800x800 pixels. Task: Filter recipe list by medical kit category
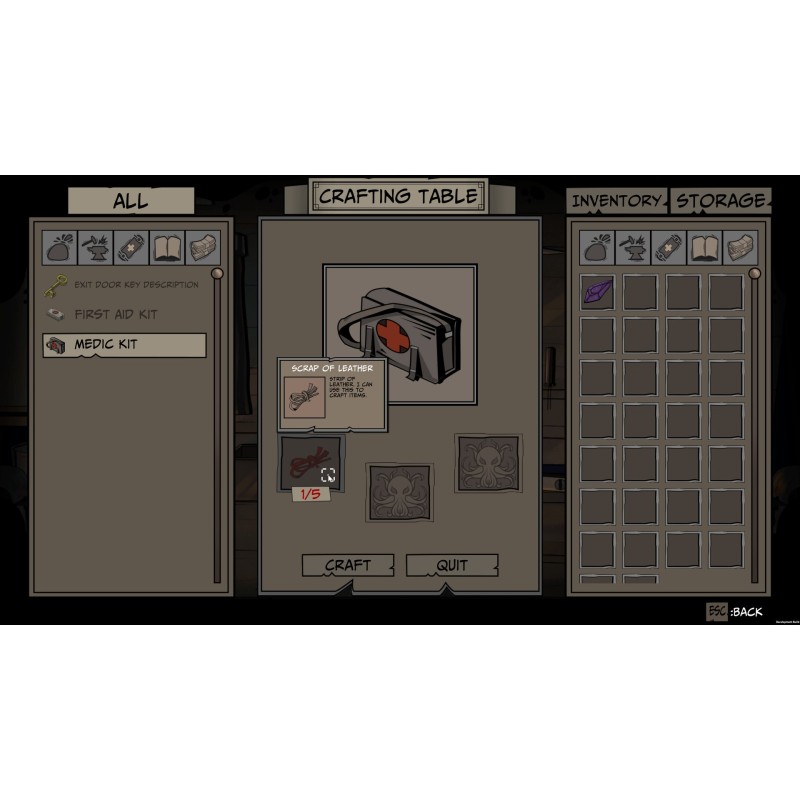pos(132,247)
